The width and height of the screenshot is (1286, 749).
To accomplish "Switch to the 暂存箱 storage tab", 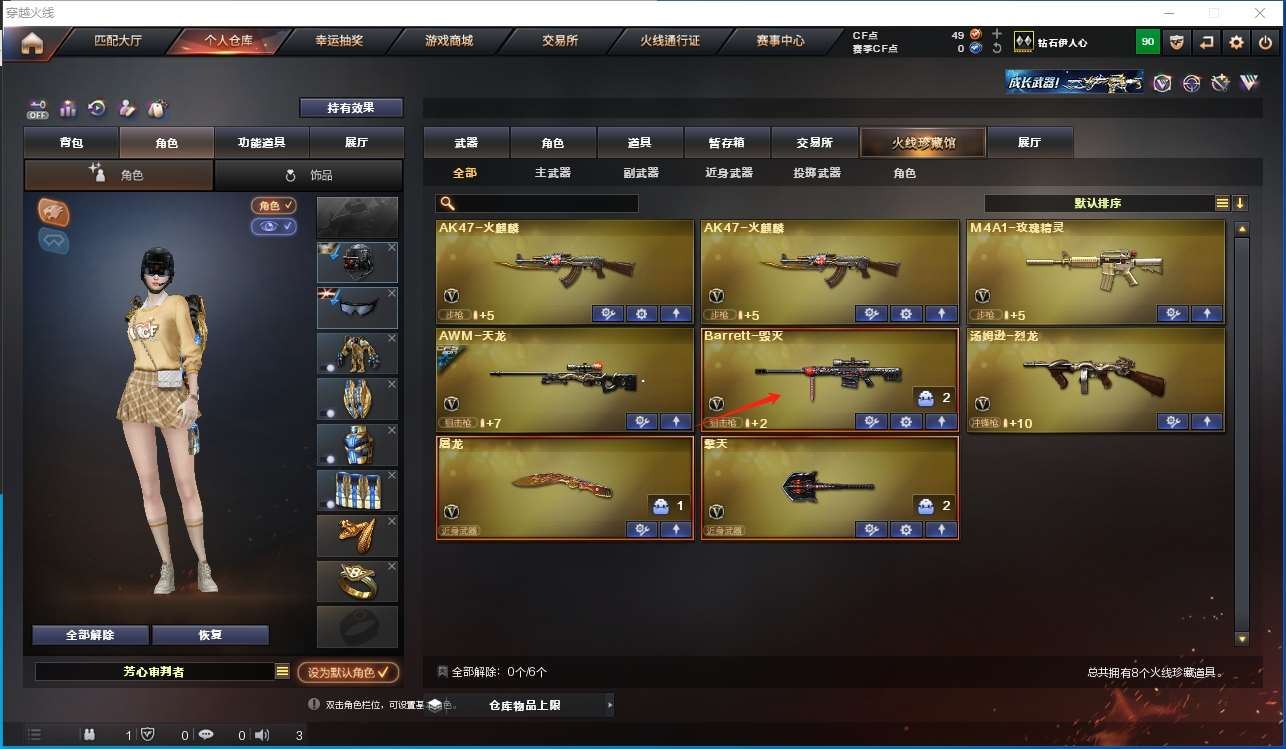I will coord(727,143).
